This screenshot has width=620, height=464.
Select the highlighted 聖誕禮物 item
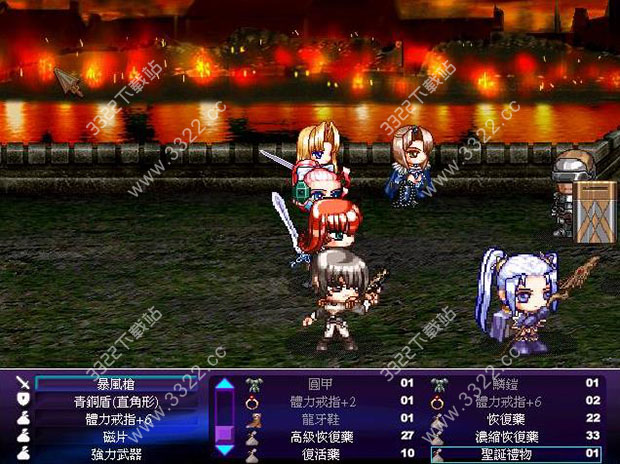(509, 455)
